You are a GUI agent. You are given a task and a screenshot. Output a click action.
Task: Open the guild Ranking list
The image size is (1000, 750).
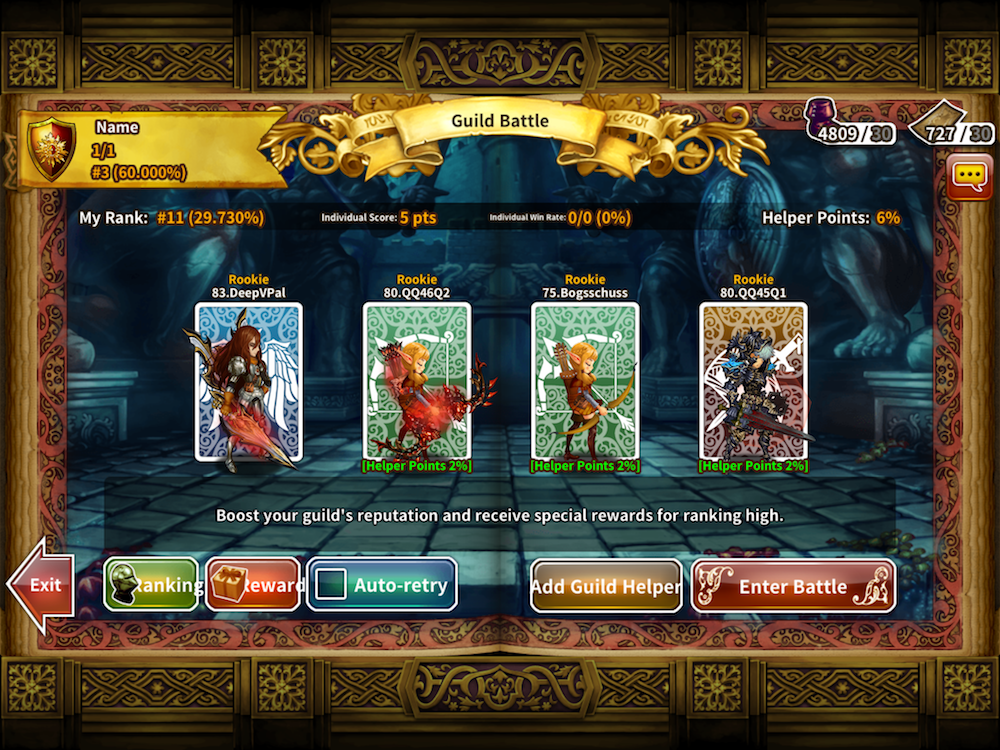pos(151,585)
